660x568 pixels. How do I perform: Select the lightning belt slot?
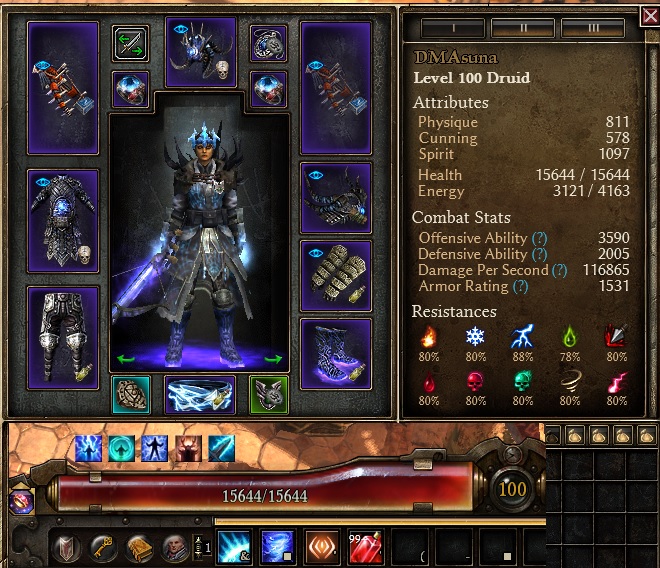tap(201, 396)
